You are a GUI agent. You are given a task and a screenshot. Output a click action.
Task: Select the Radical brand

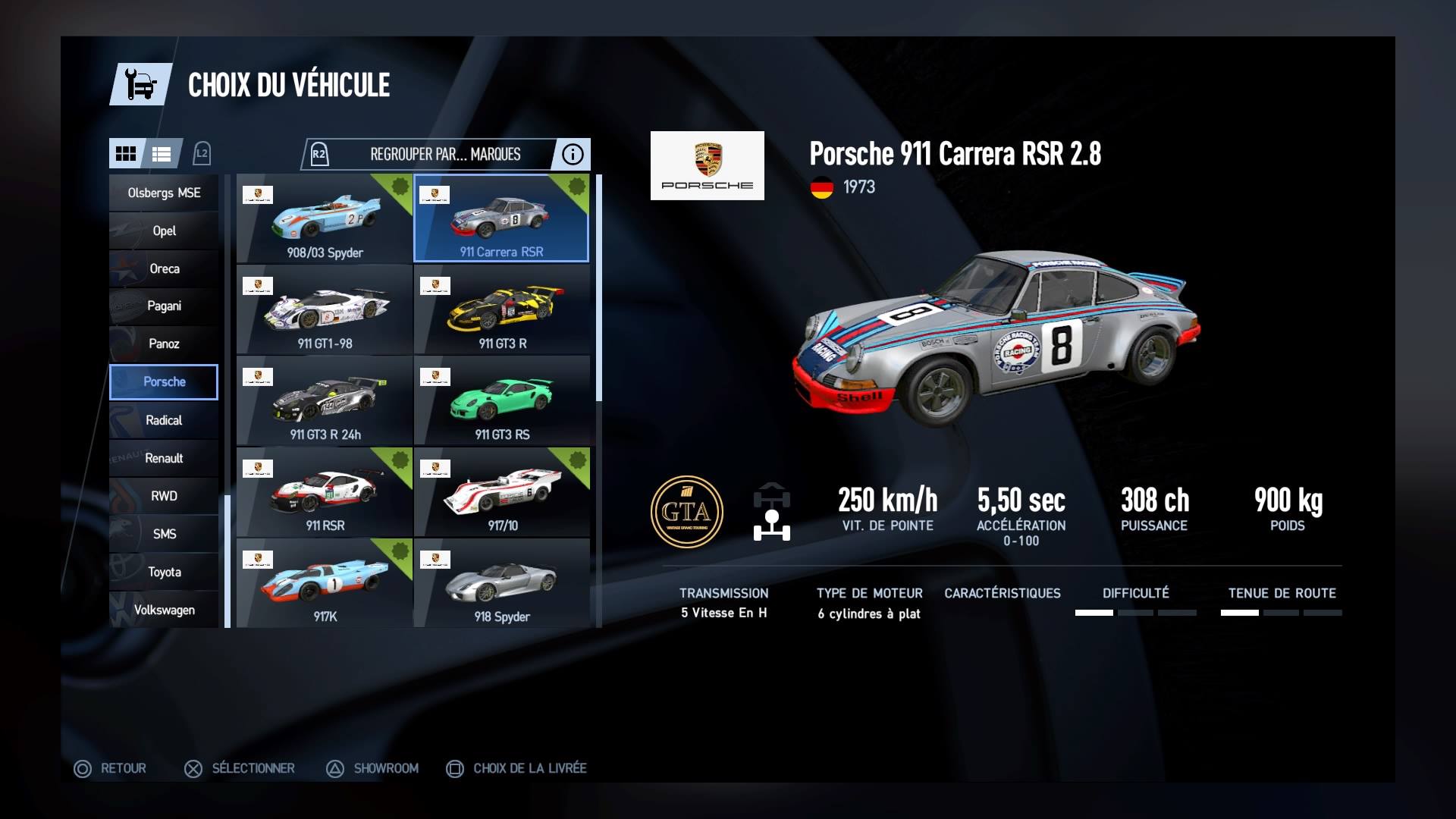[x=164, y=420]
